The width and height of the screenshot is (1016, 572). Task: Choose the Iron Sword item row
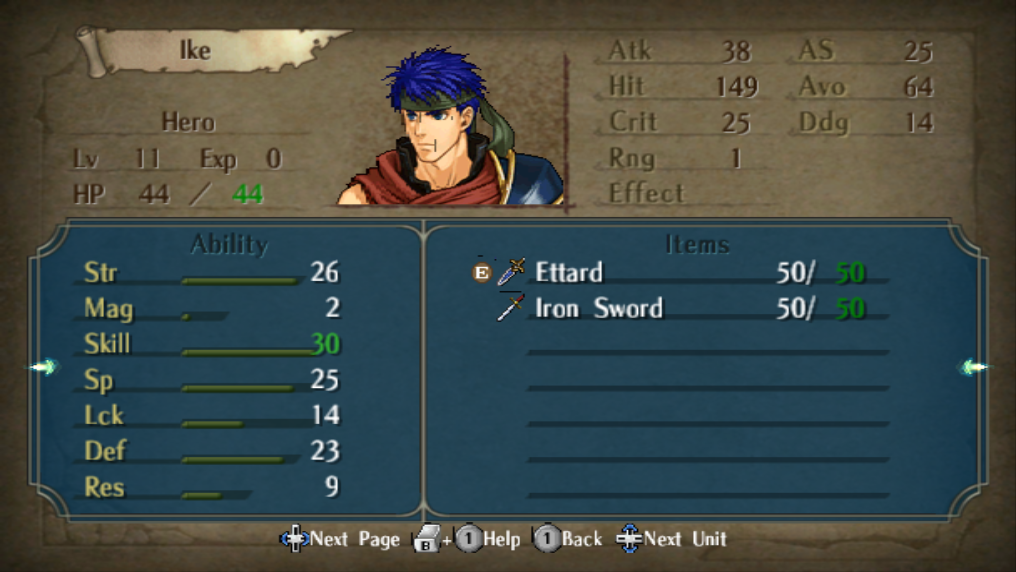(598, 308)
